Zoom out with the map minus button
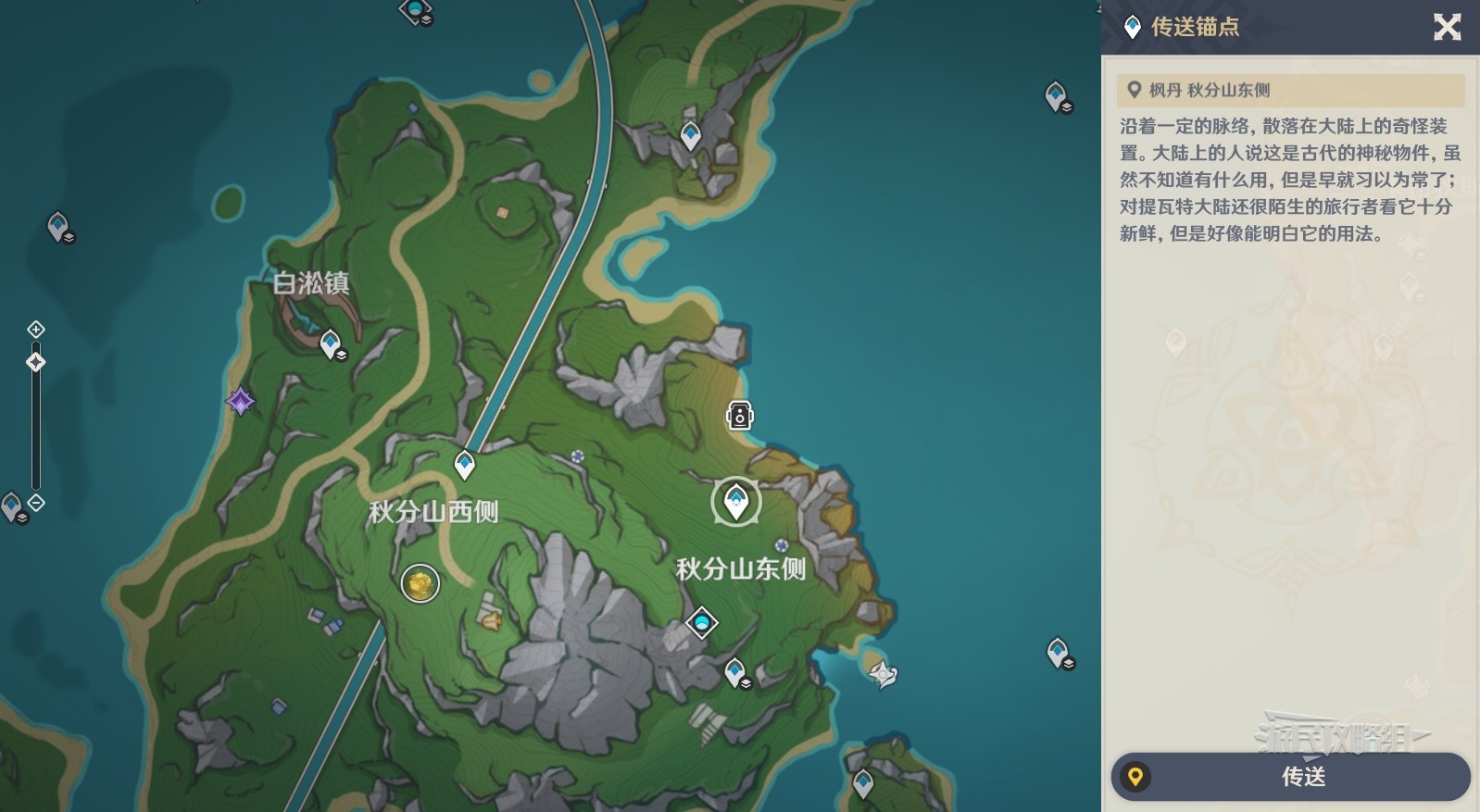This screenshot has height=812, width=1480. (x=35, y=503)
